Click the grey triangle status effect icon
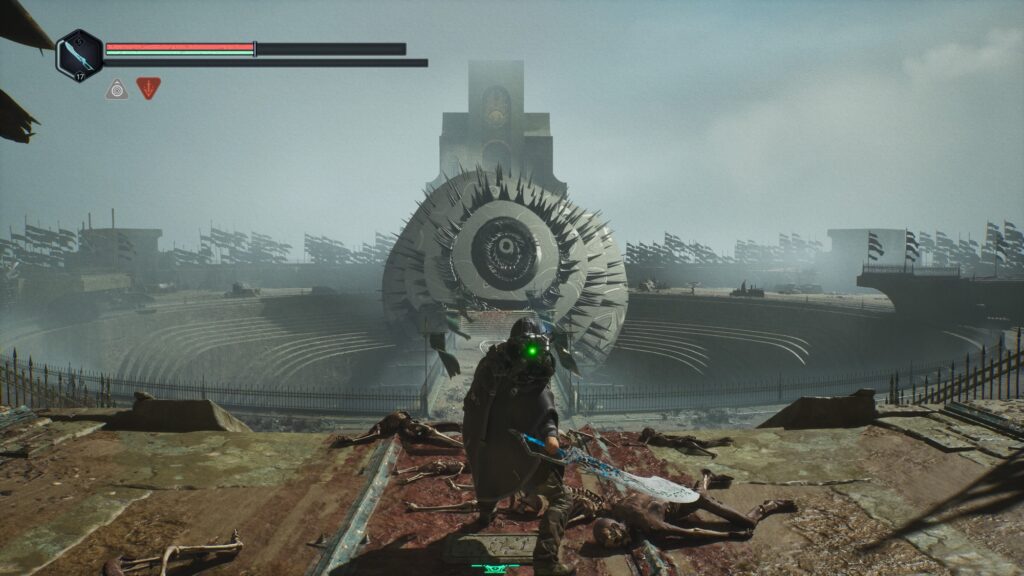Viewport: 1024px width, 576px height. click(117, 89)
